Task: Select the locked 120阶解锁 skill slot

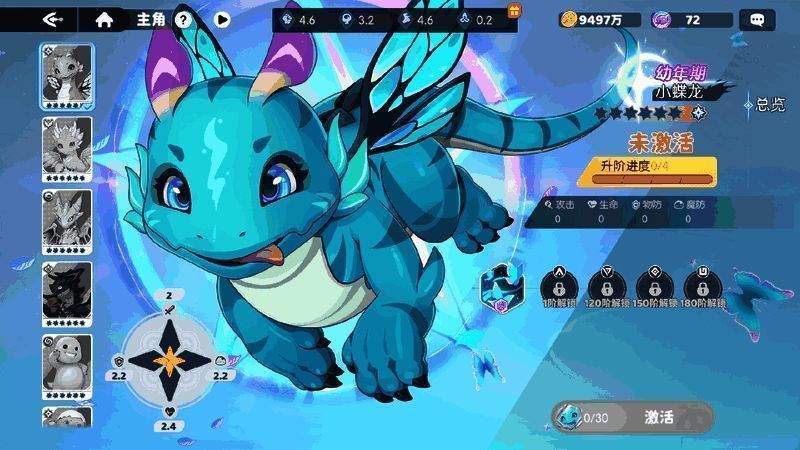Action: coord(607,285)
